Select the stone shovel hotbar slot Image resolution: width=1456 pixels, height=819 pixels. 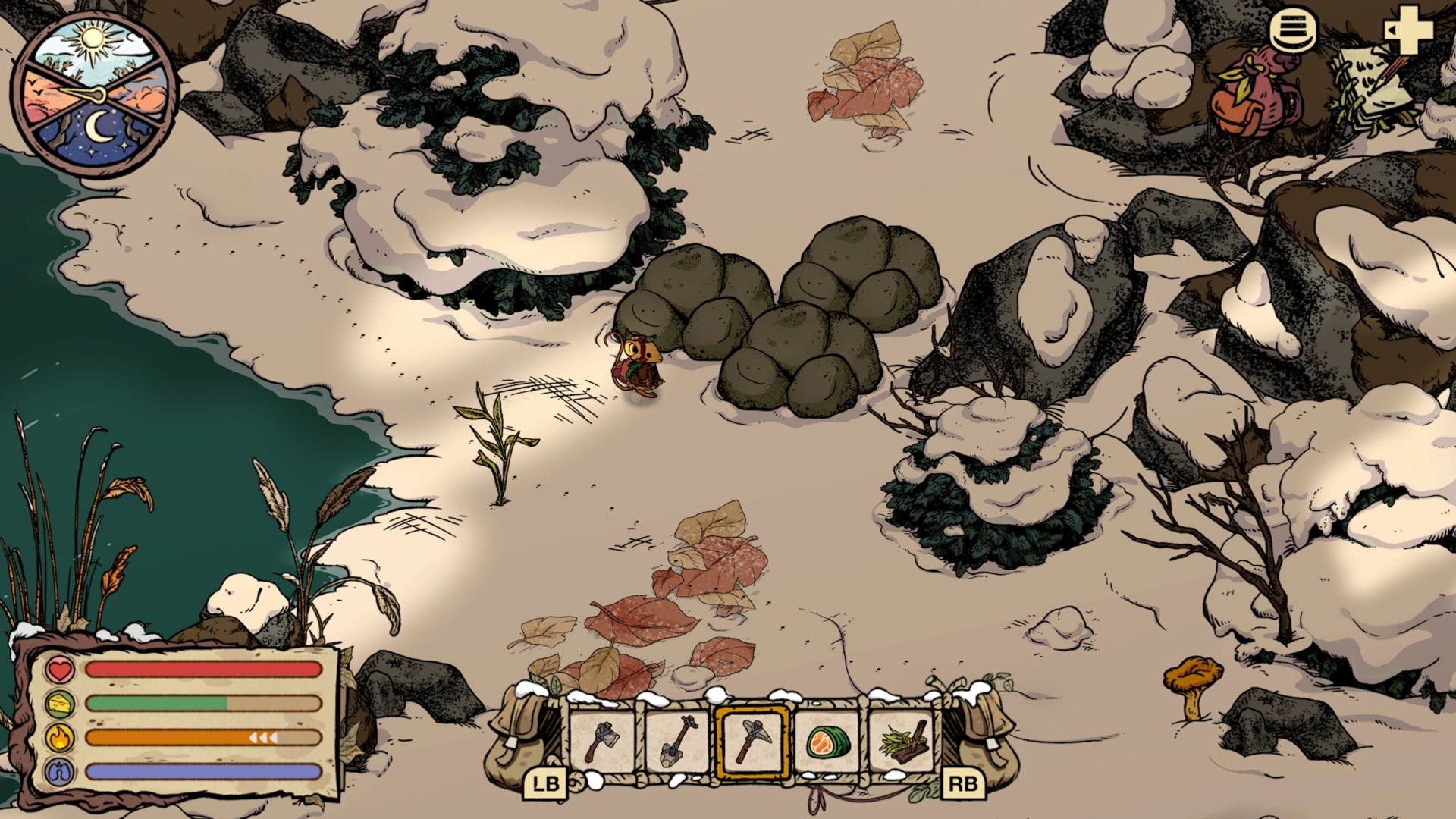pos(677,740)
